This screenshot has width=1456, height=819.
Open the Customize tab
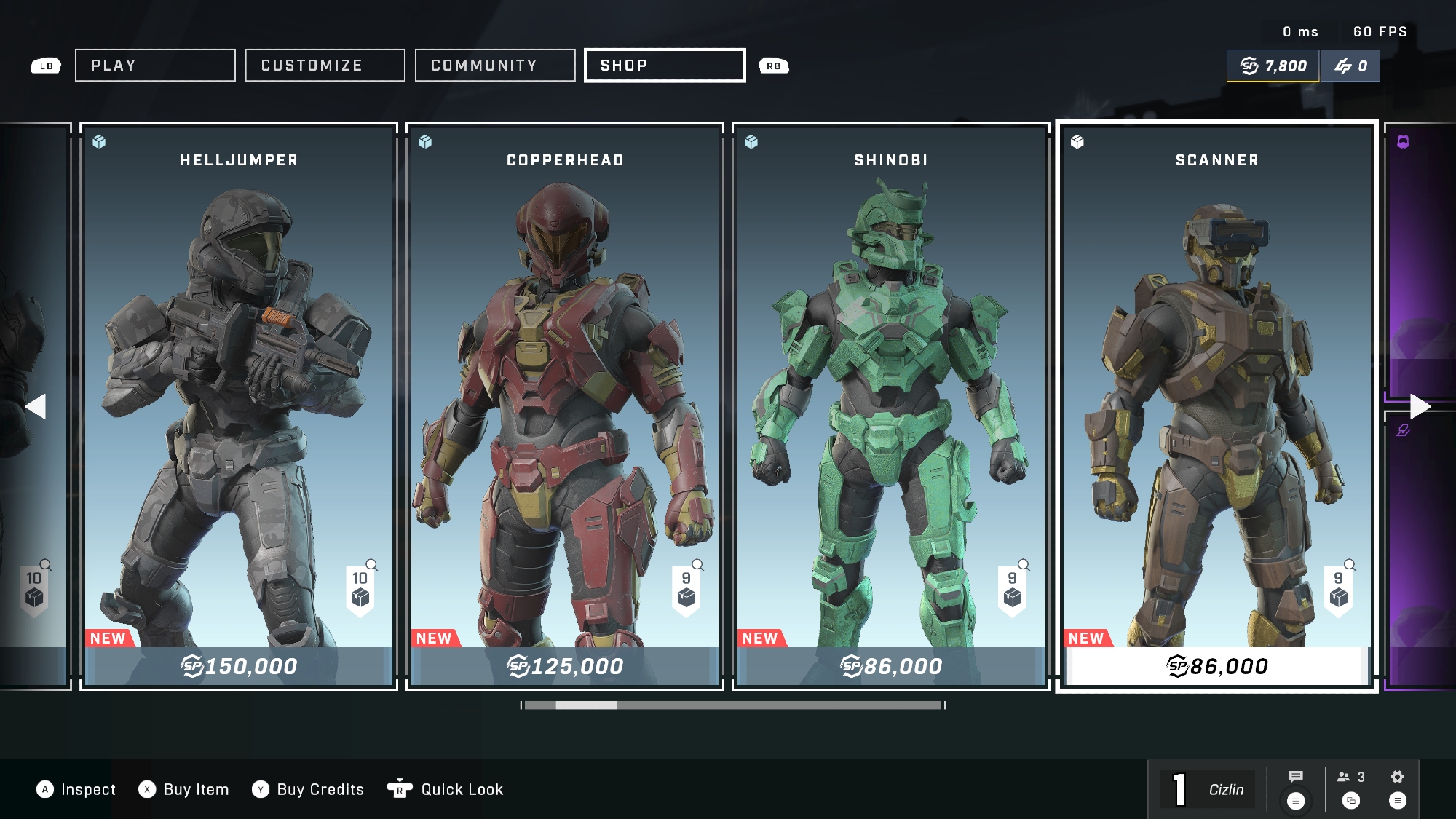click(325, 66)
